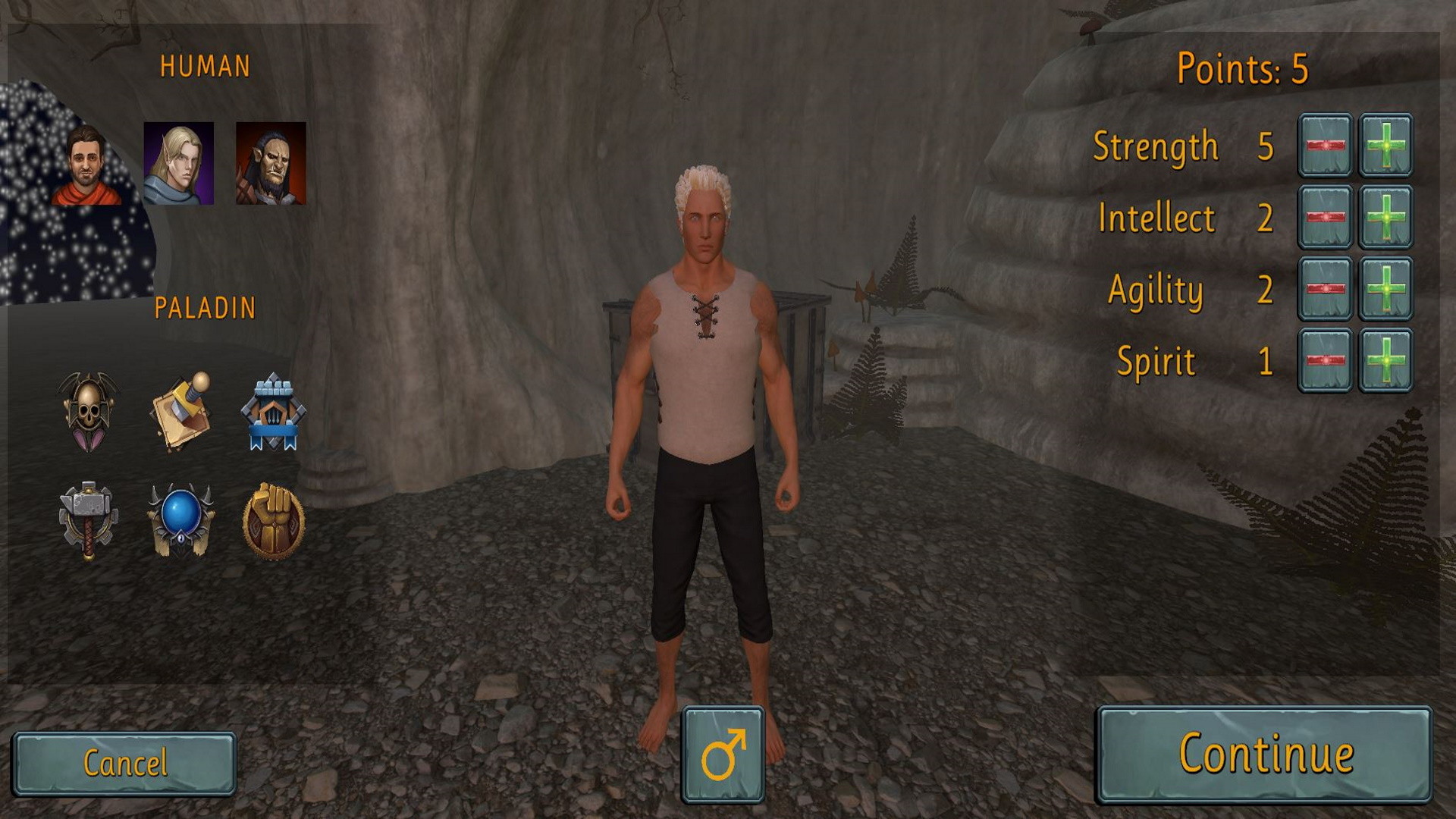Image resolution: width=1456 pixels, height=819 pixels.
Task: Select the elf race portrait
Action: (180, 164)
